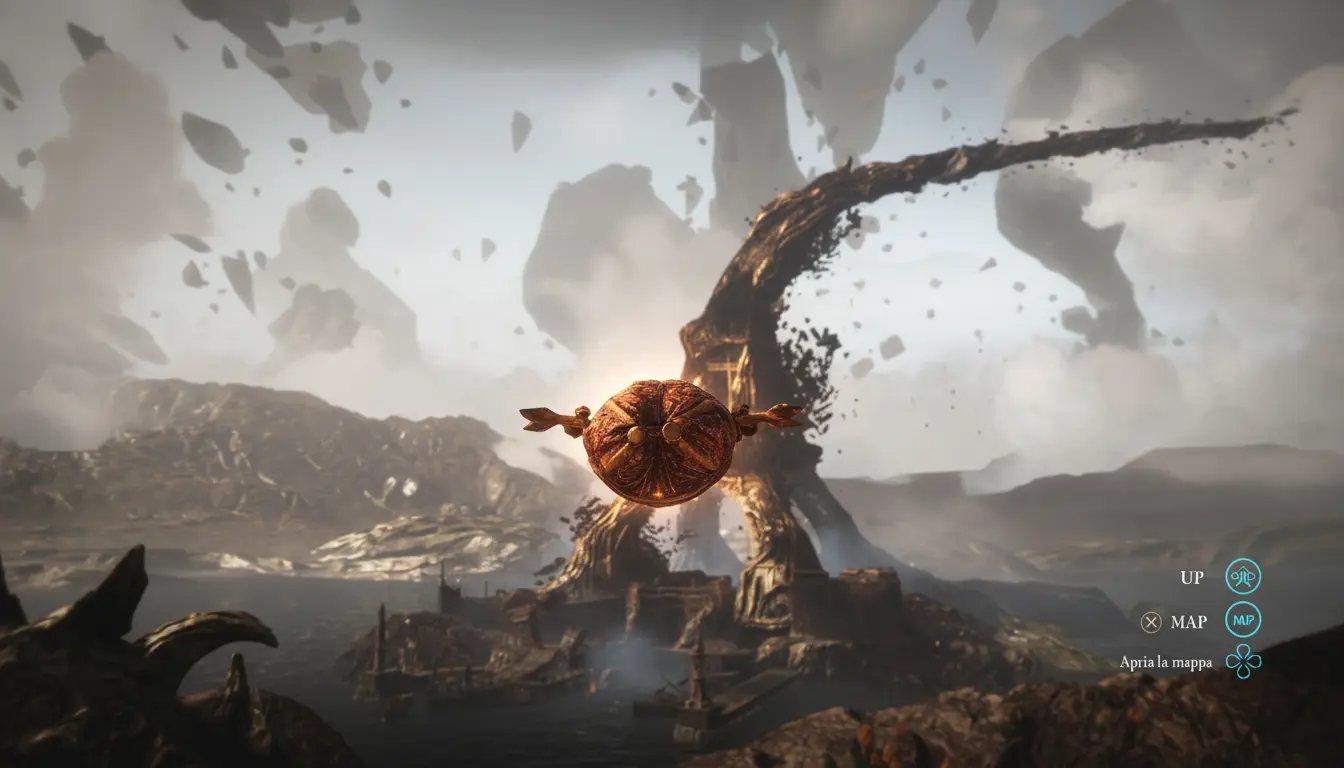Screen dimensions: 1344x768
Task: Select the blue MP map icon
Action: pyautogui.click(x=1243, y=621)
